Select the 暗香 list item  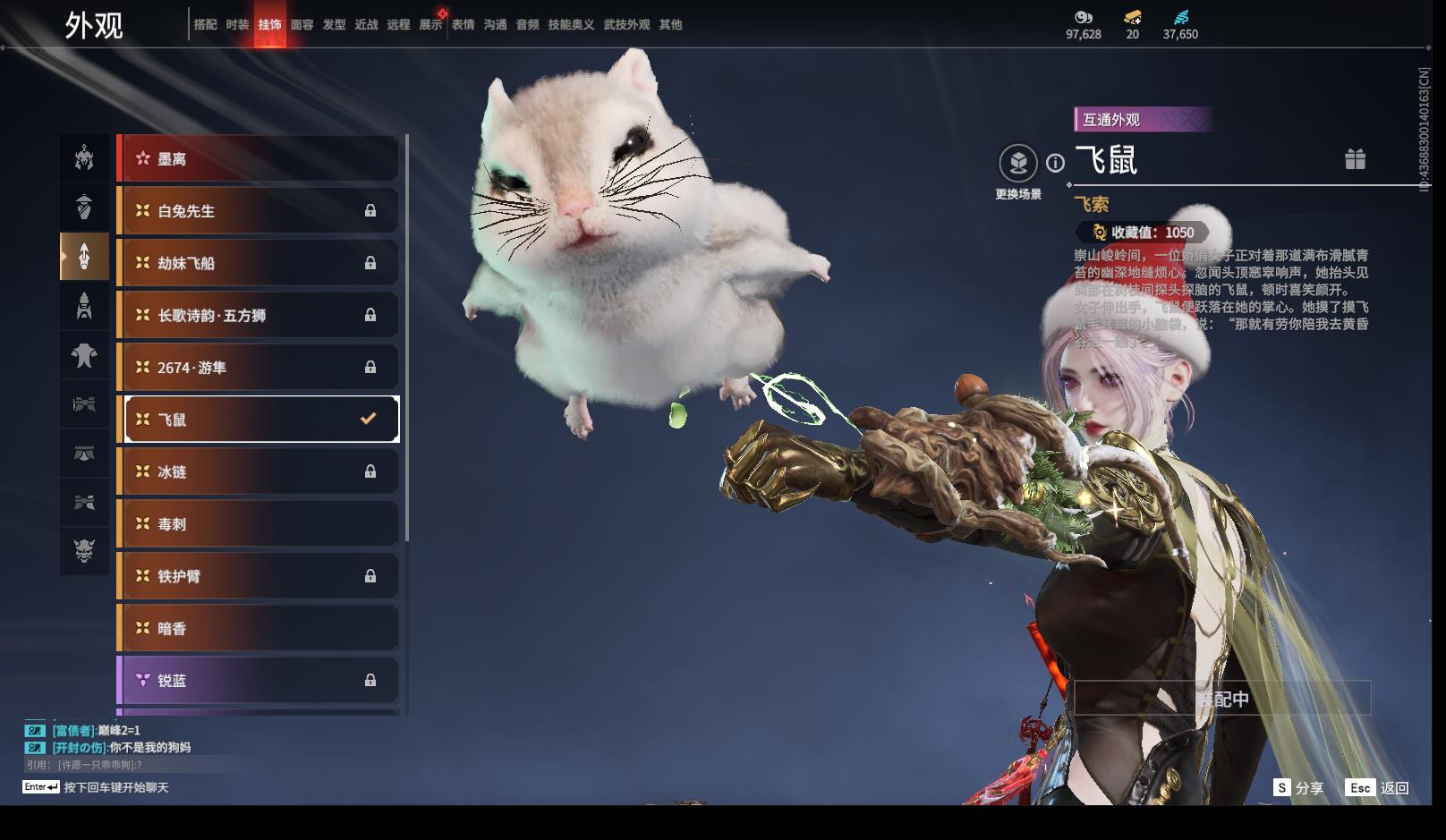tap(259, 629)
